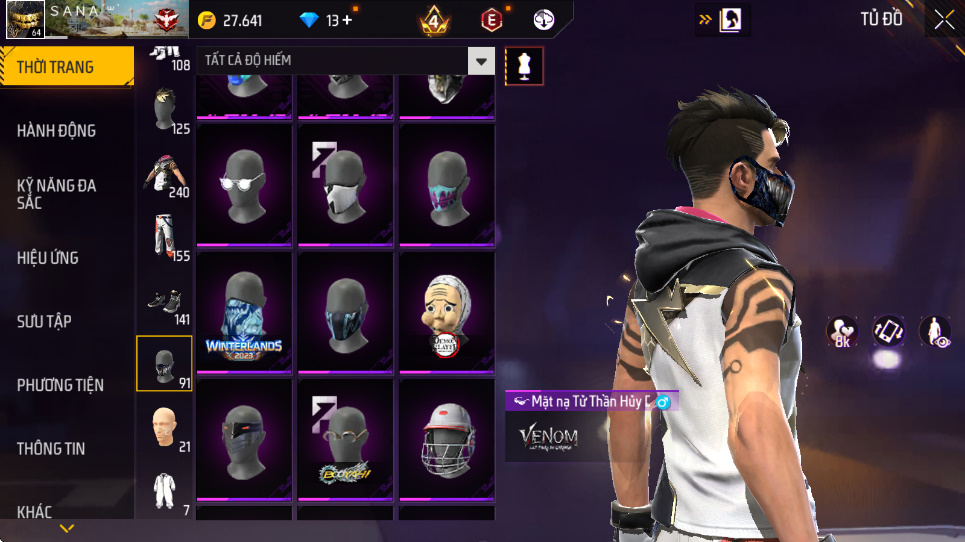
Task: Select the Winterlands 2023 mask
Action: 244,311
